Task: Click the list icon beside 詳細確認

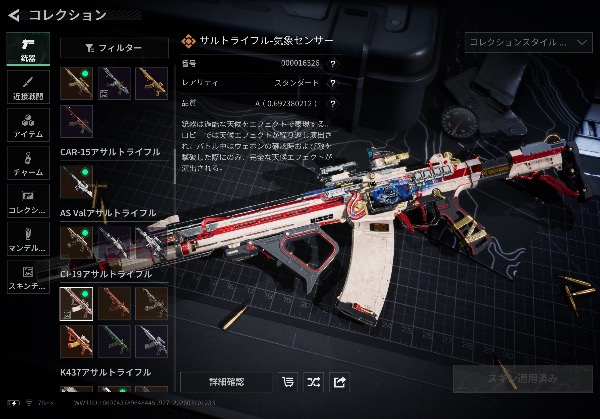Action: (288, 381)
